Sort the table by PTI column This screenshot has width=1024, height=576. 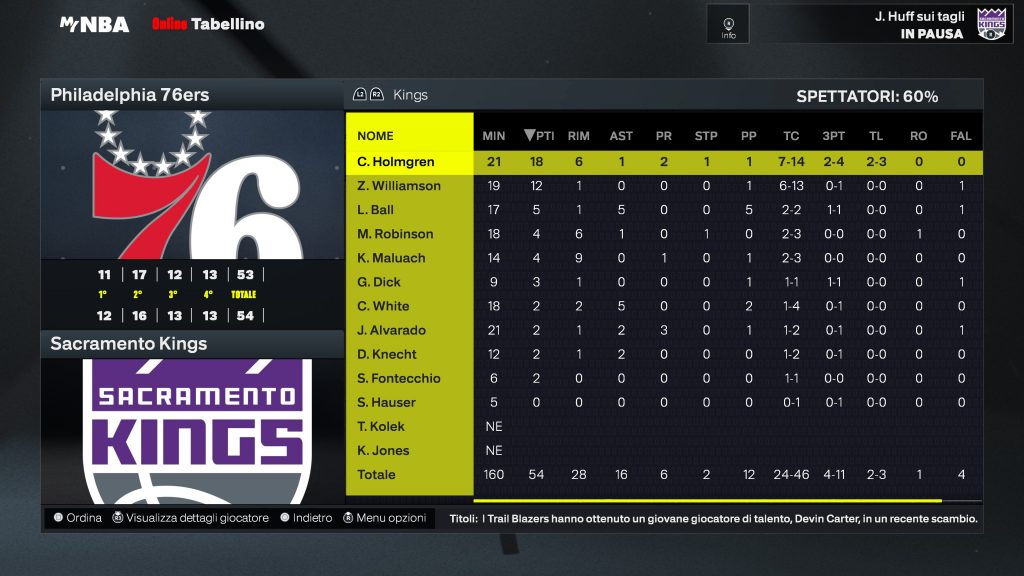point(538,136)
